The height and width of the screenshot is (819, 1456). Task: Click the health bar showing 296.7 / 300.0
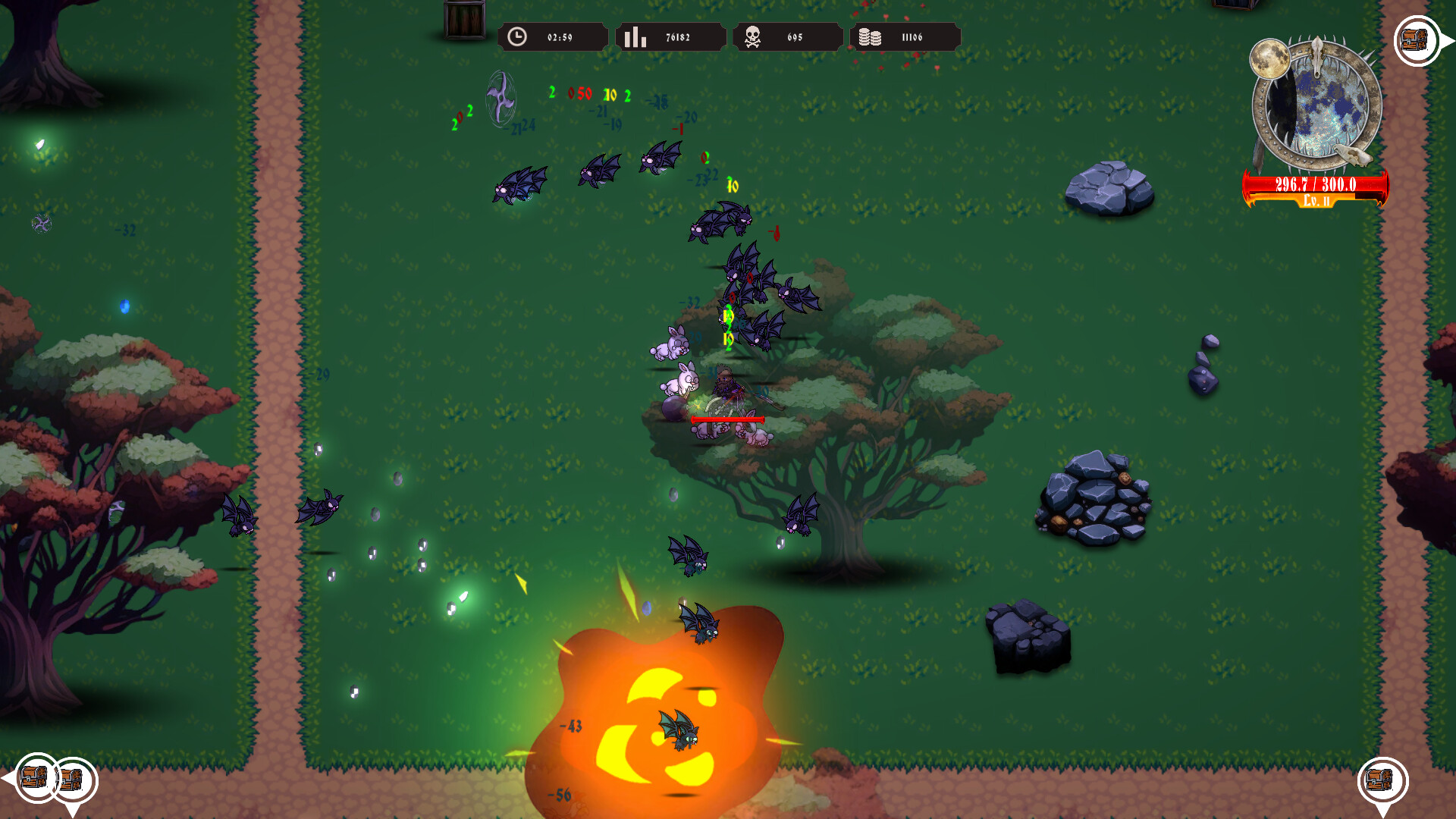tap(1314, 185)
